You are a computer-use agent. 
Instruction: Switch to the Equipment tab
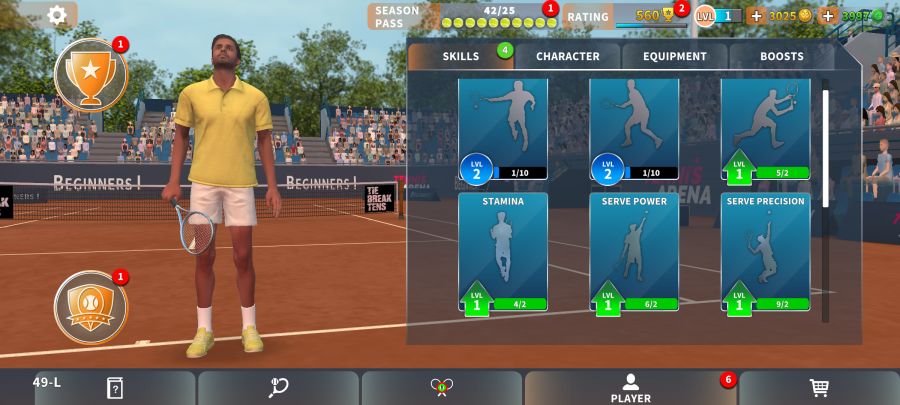click(675, 56)
